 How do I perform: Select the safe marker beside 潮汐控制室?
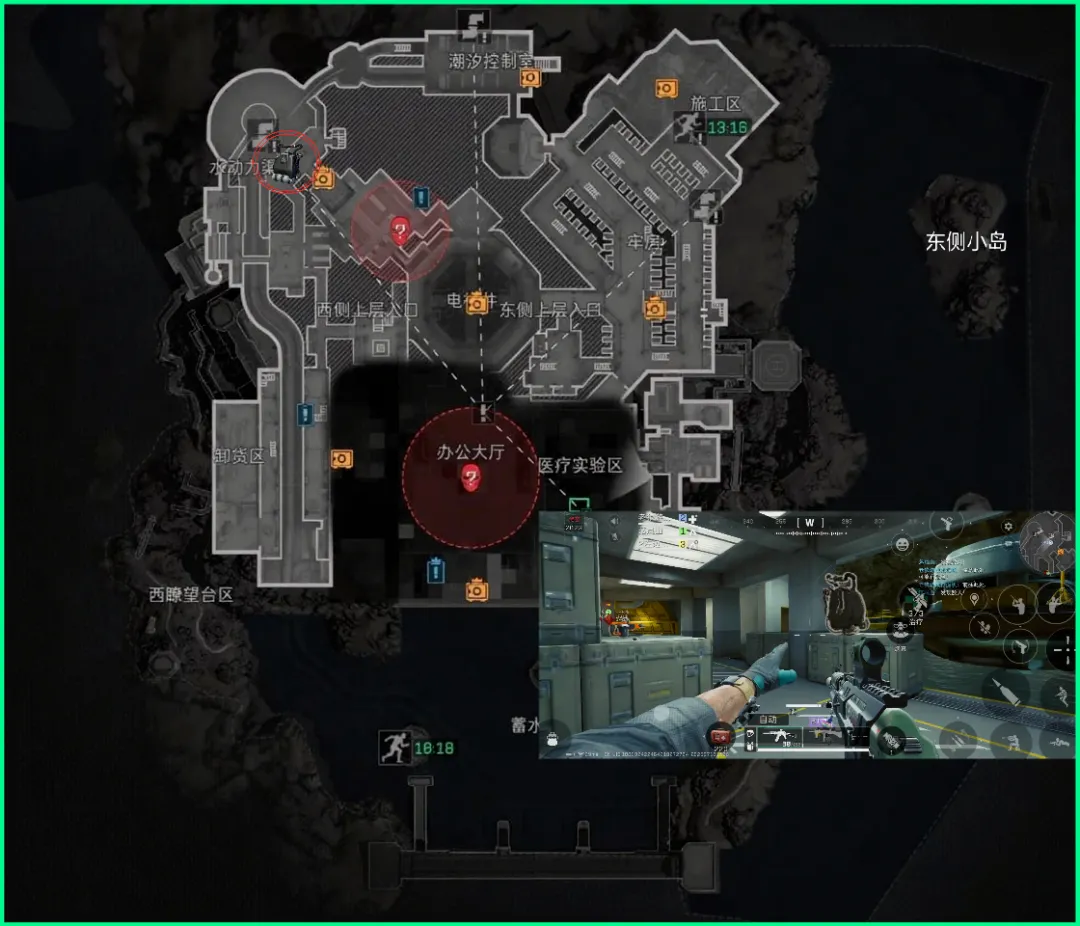(x=530, y=77)
